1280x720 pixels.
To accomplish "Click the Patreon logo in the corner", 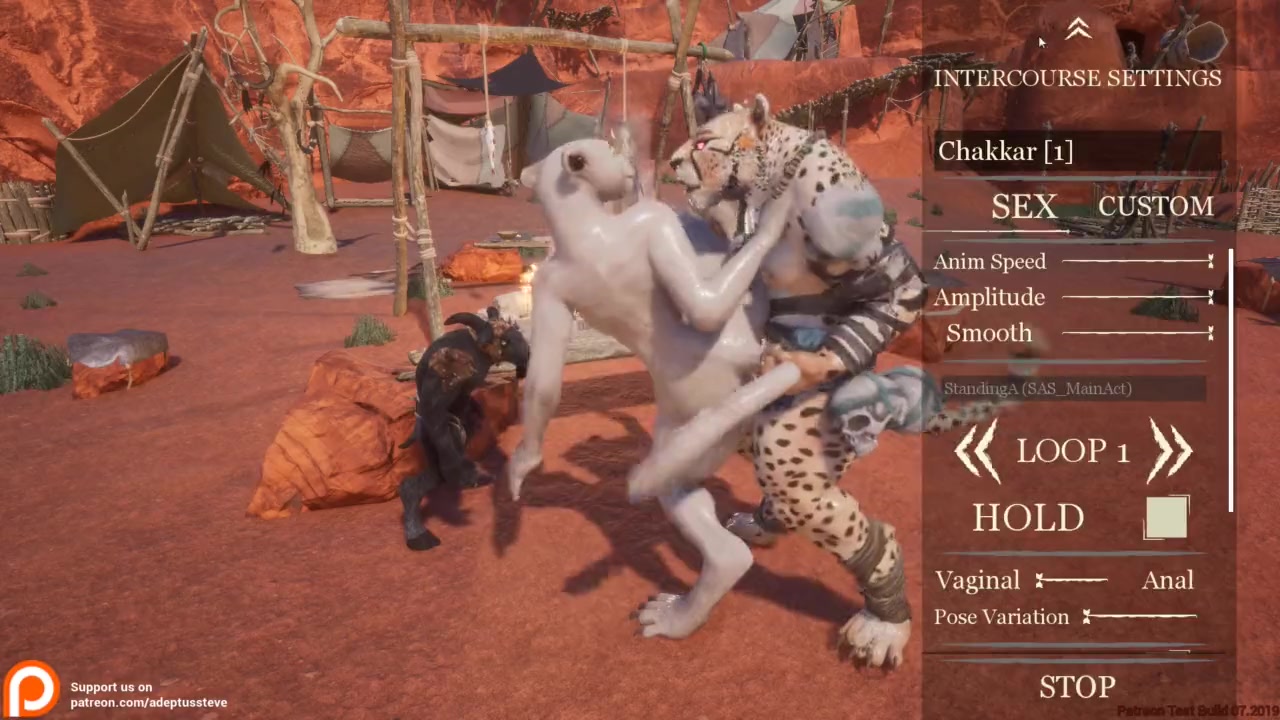I will [31, 688].
